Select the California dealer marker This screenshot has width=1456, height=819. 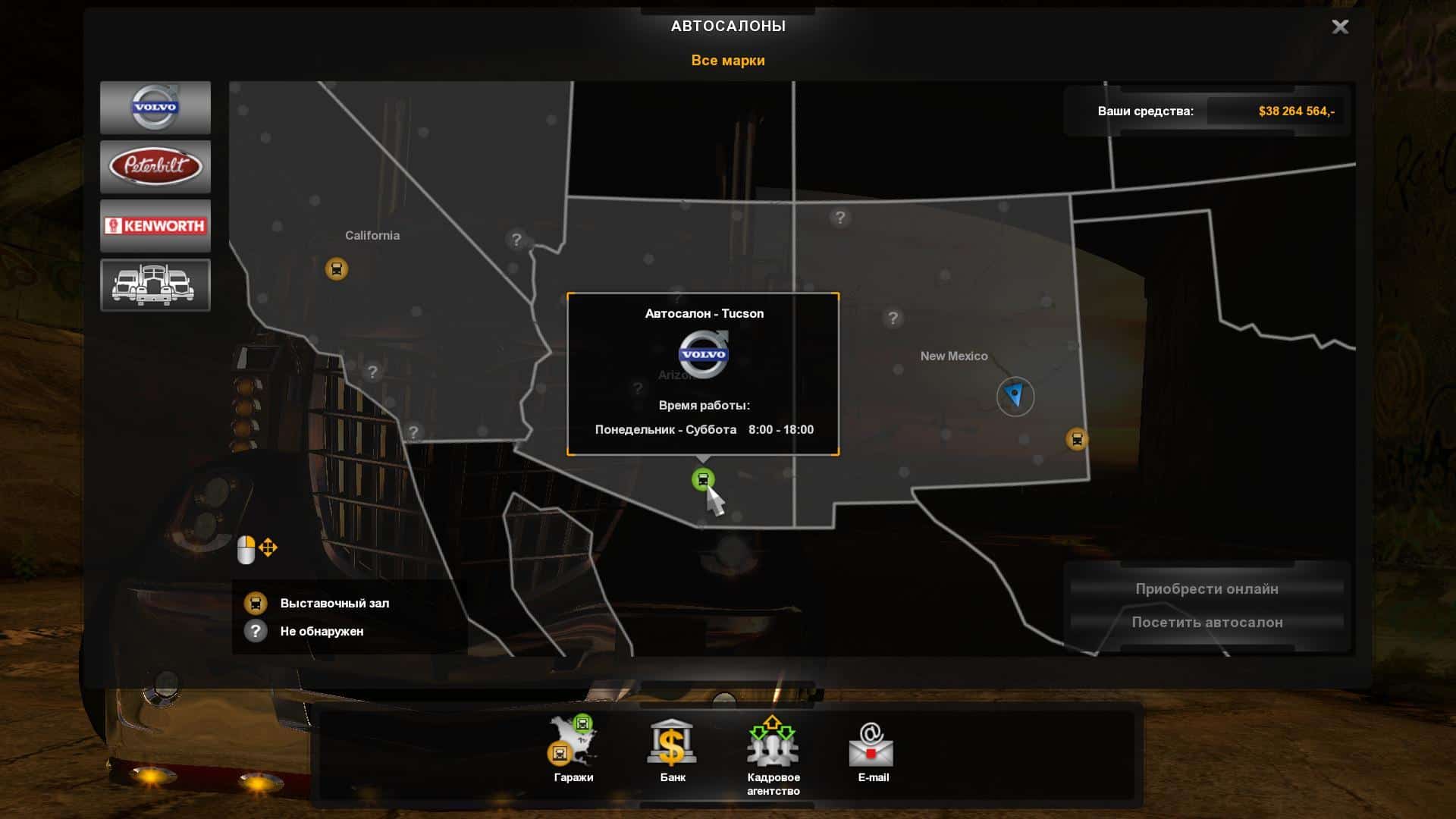coord(337,268)
